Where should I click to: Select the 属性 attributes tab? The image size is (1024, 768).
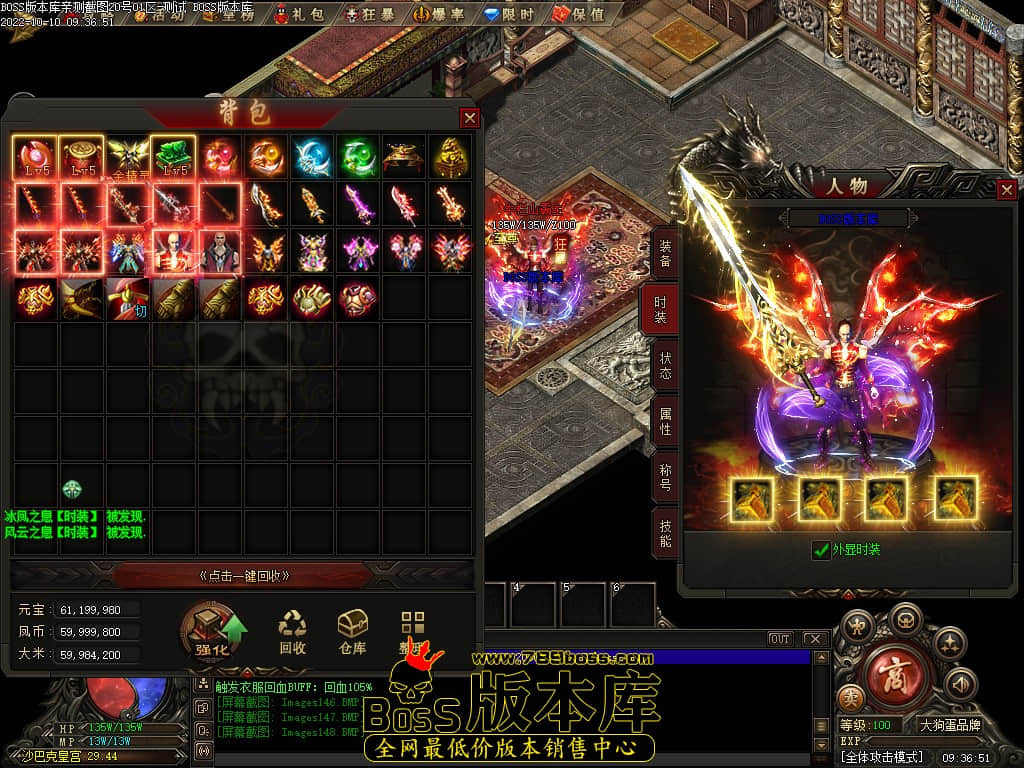[665, 421]
